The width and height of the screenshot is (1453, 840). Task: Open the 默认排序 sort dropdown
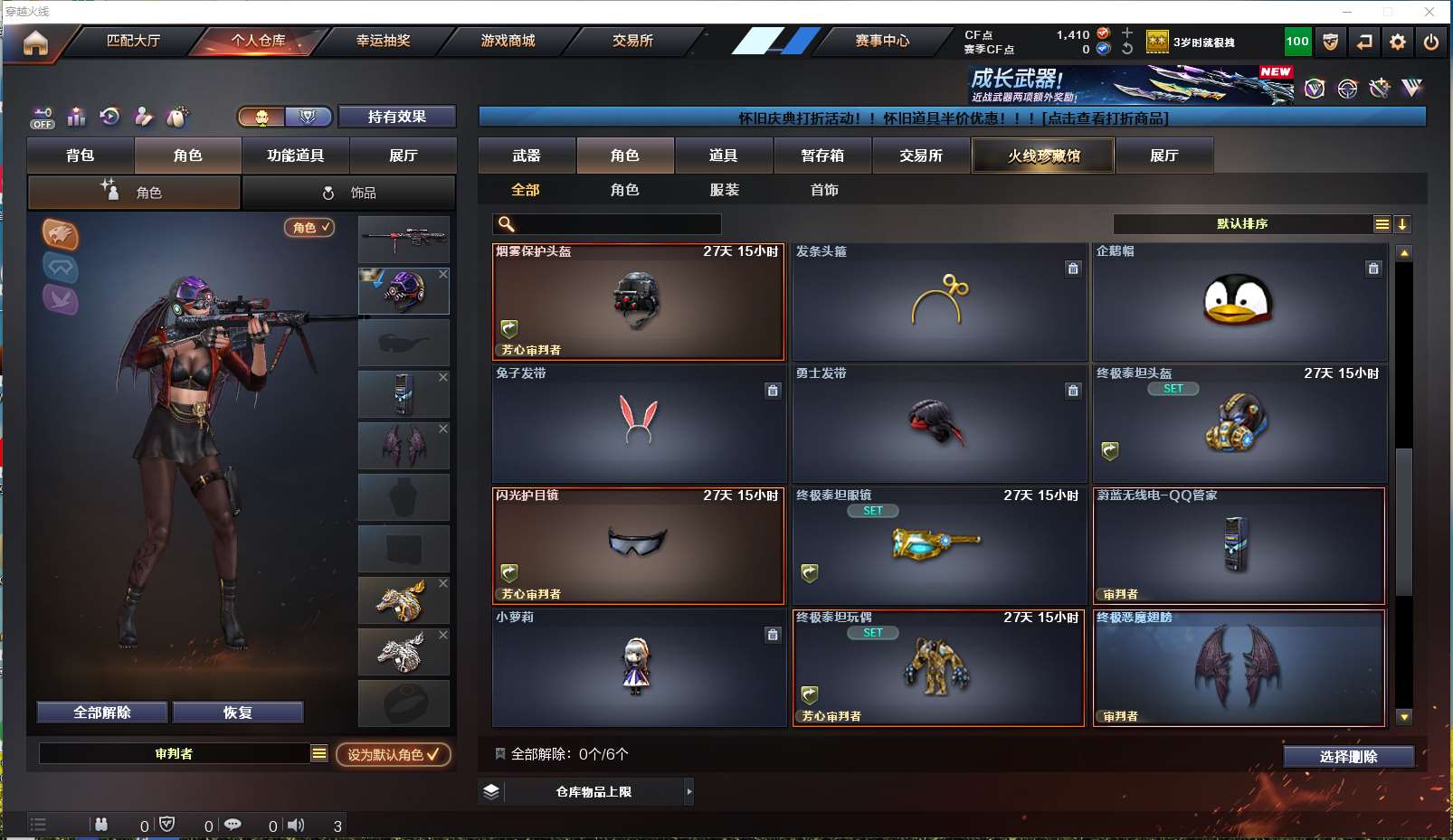click(1242, 224)
